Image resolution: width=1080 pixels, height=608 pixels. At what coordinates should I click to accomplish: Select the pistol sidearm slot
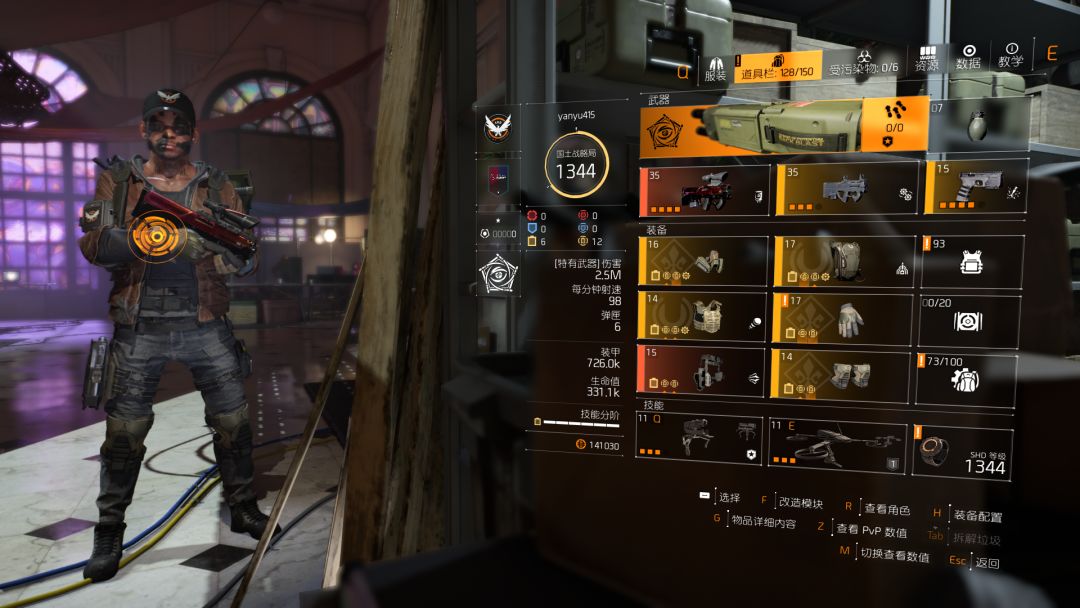click(975, 190)
